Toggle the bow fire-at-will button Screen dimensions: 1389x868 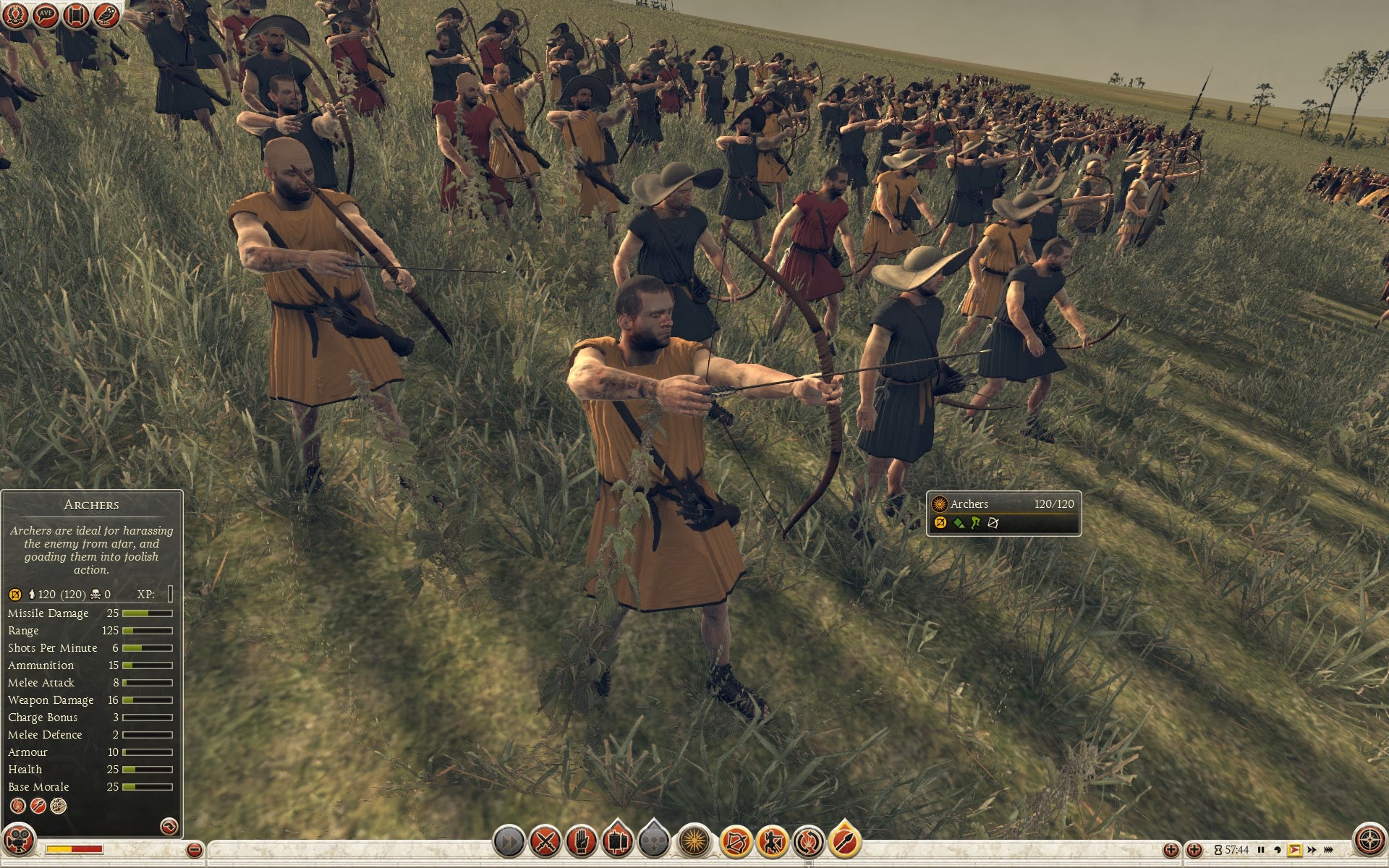[x=736, y=842]
